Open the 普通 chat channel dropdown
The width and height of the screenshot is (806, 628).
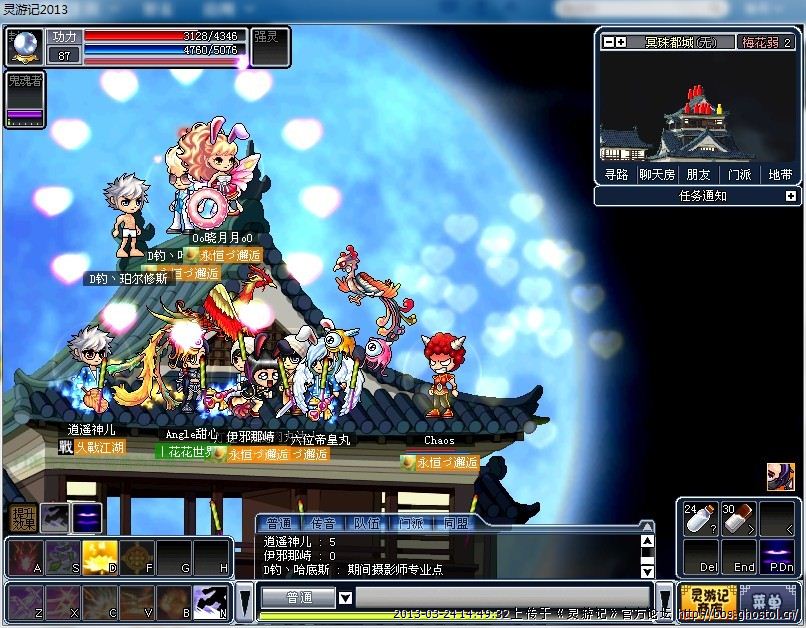coord(345,598)
